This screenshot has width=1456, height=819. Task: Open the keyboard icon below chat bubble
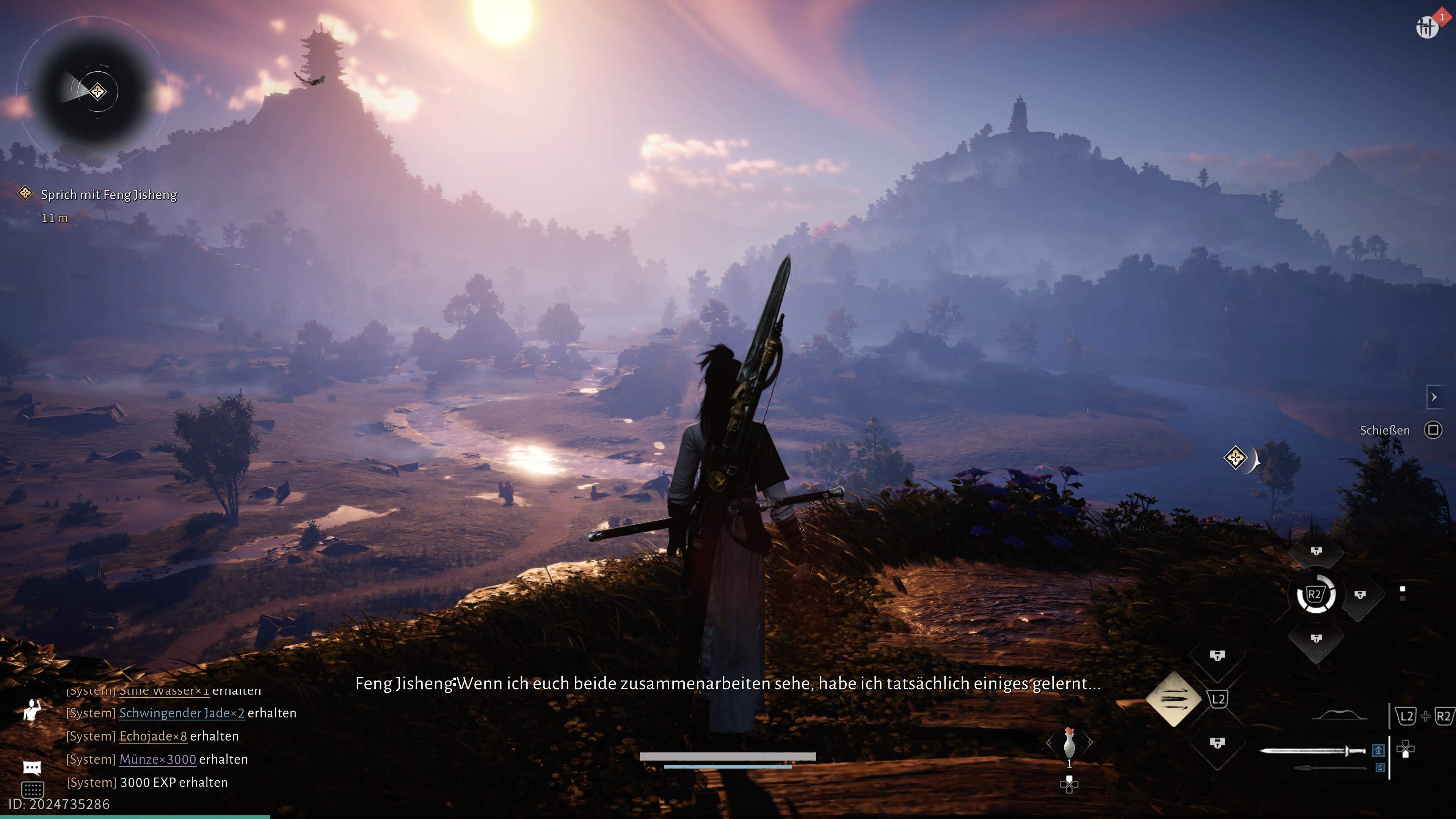click(32, 789)
